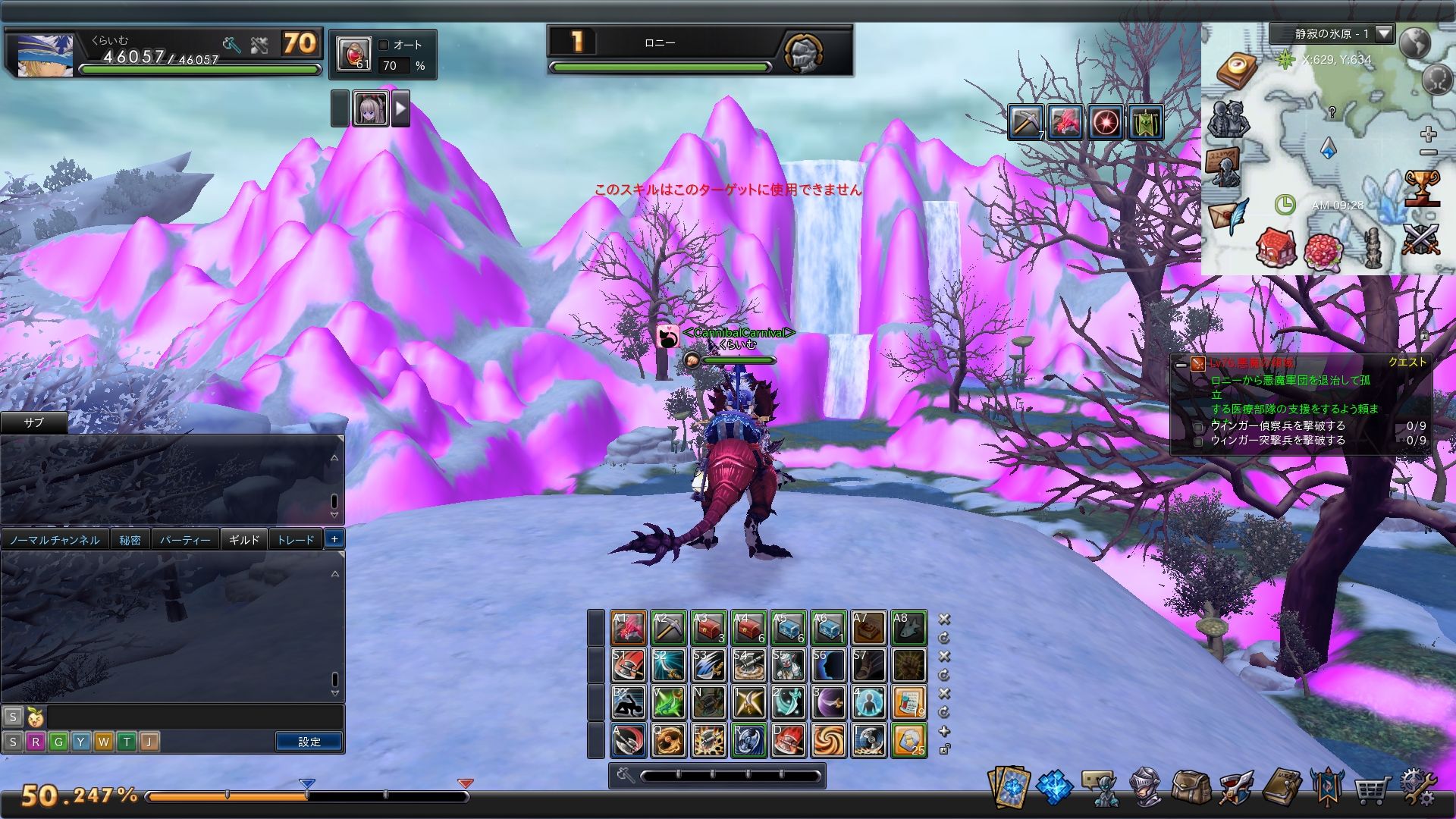Activate the red axe skill in slot S1

(x=628, y=665)
